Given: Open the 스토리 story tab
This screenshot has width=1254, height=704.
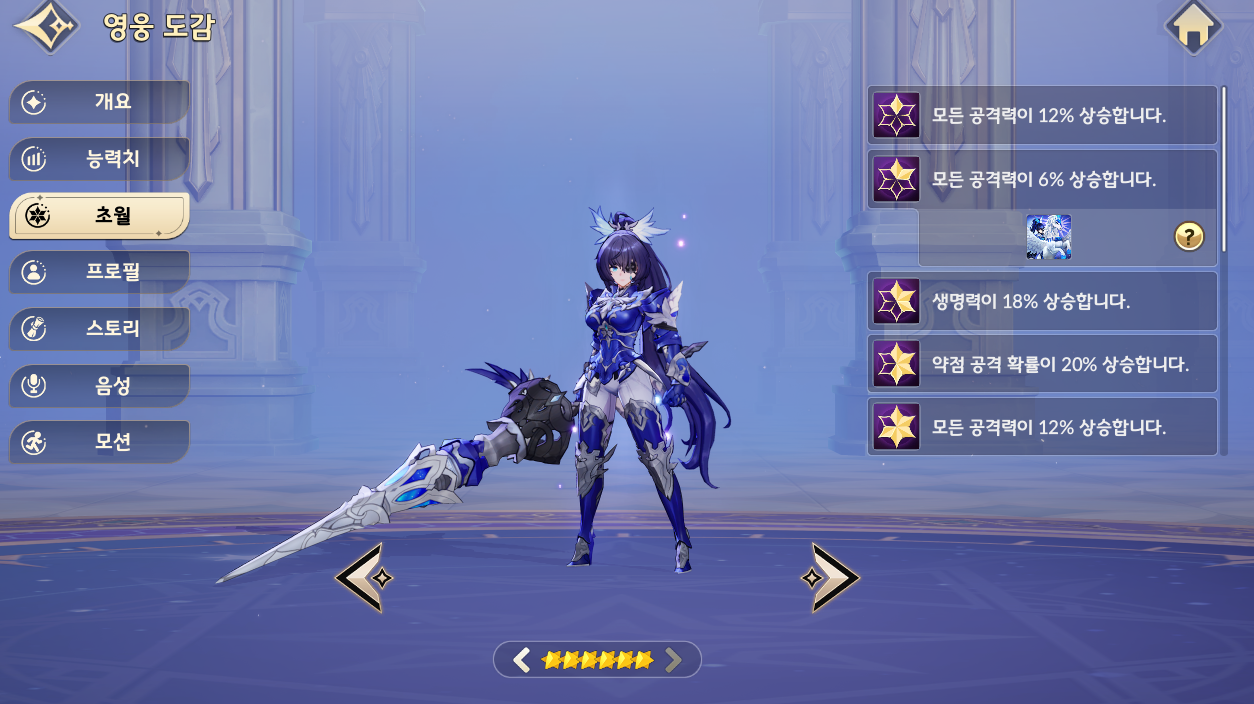Looking at the screenshot, I should pos(99,328).
